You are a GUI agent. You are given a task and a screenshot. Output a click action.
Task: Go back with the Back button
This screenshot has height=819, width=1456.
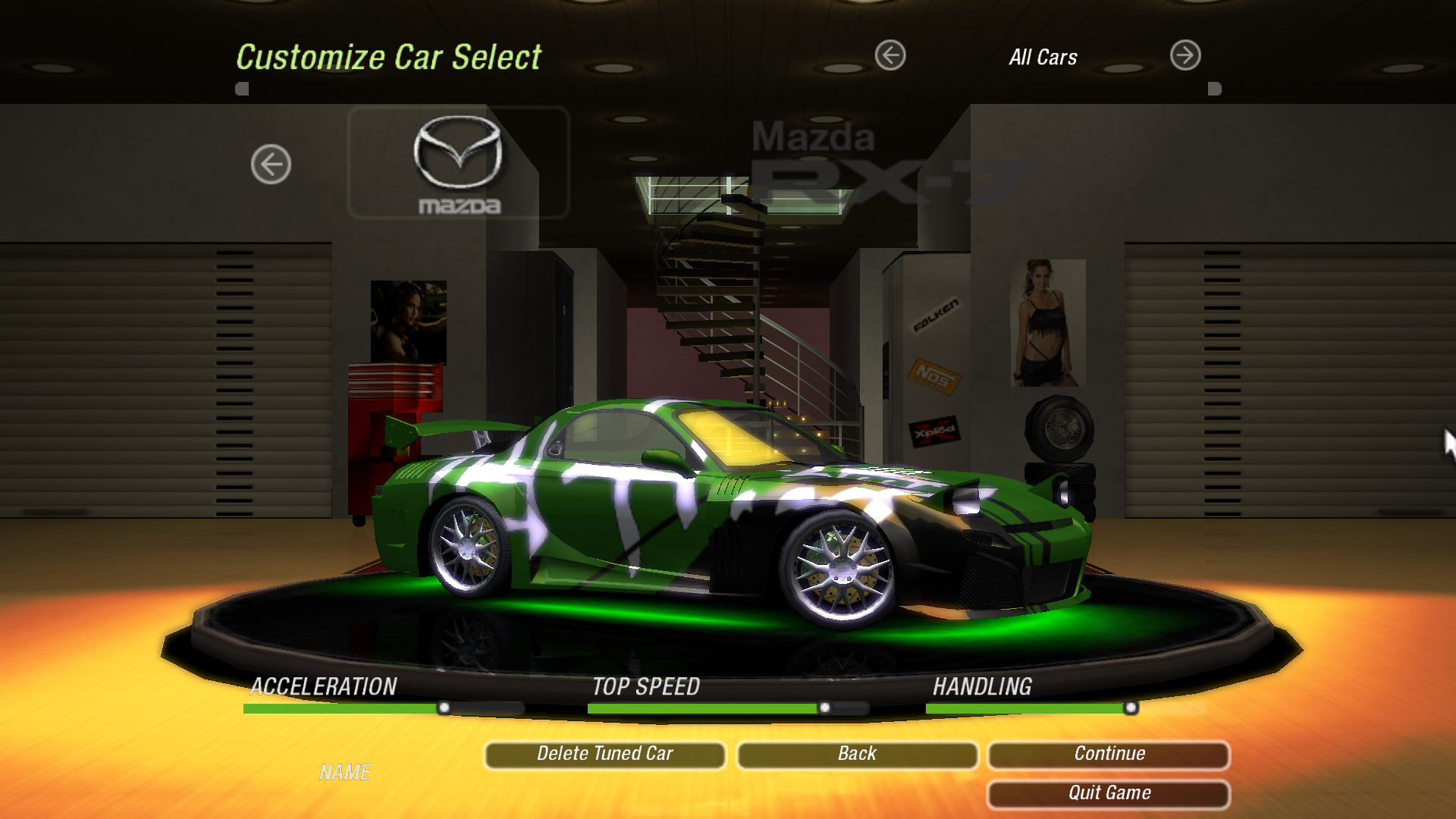(857, 754)
